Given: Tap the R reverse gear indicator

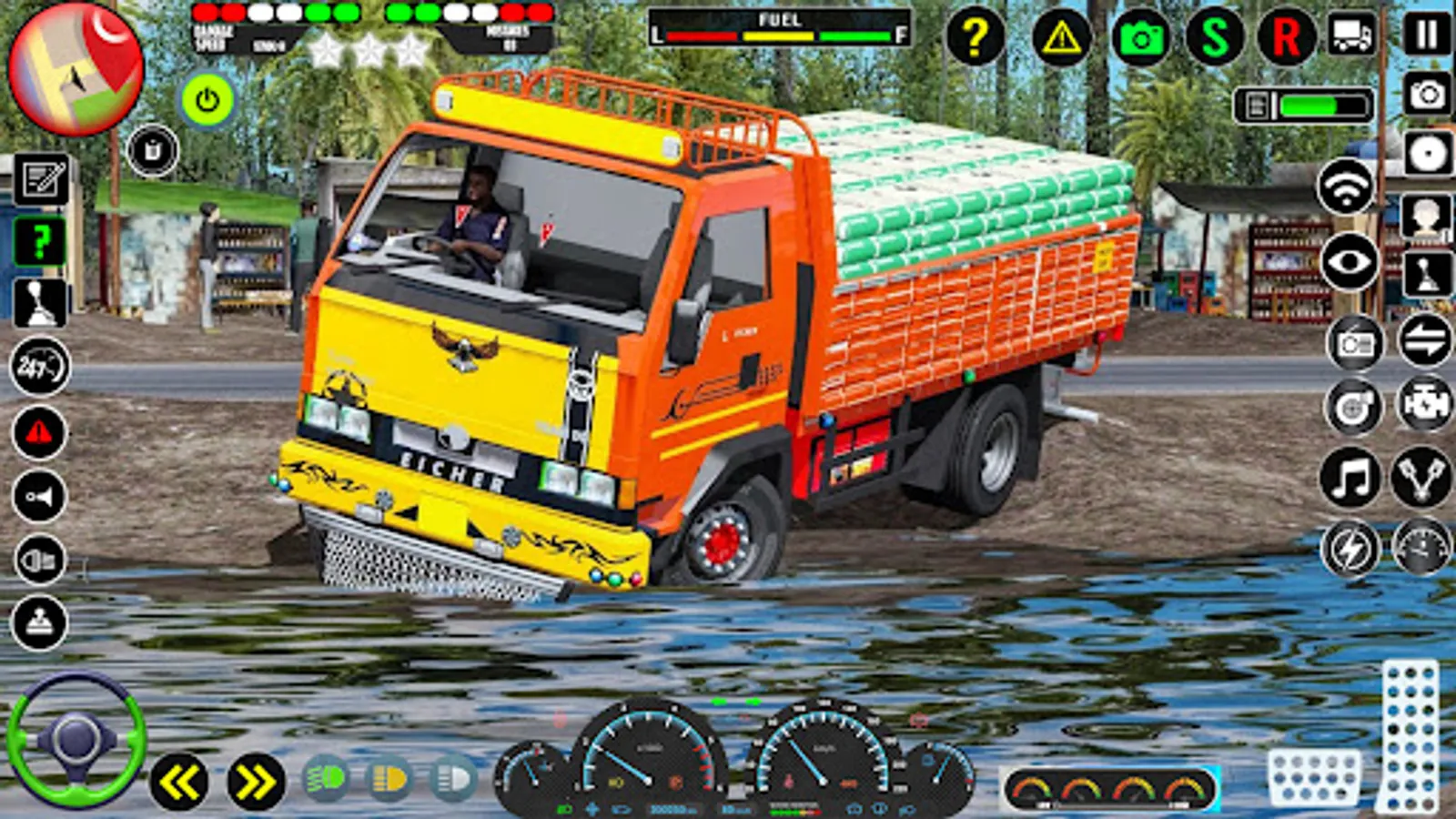Looking at the screenshot, I should coord(1285,36).
